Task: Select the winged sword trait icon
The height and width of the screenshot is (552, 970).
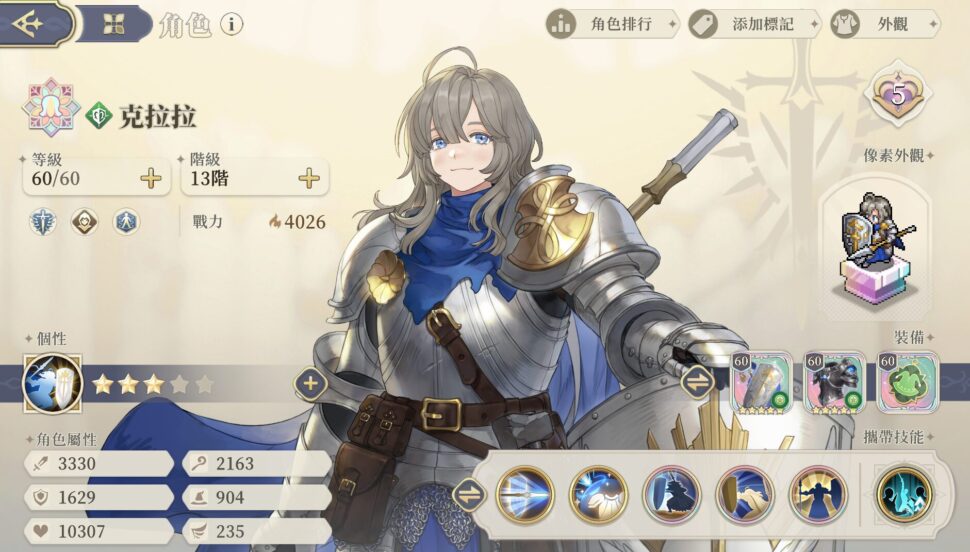Action: (45, 221)
